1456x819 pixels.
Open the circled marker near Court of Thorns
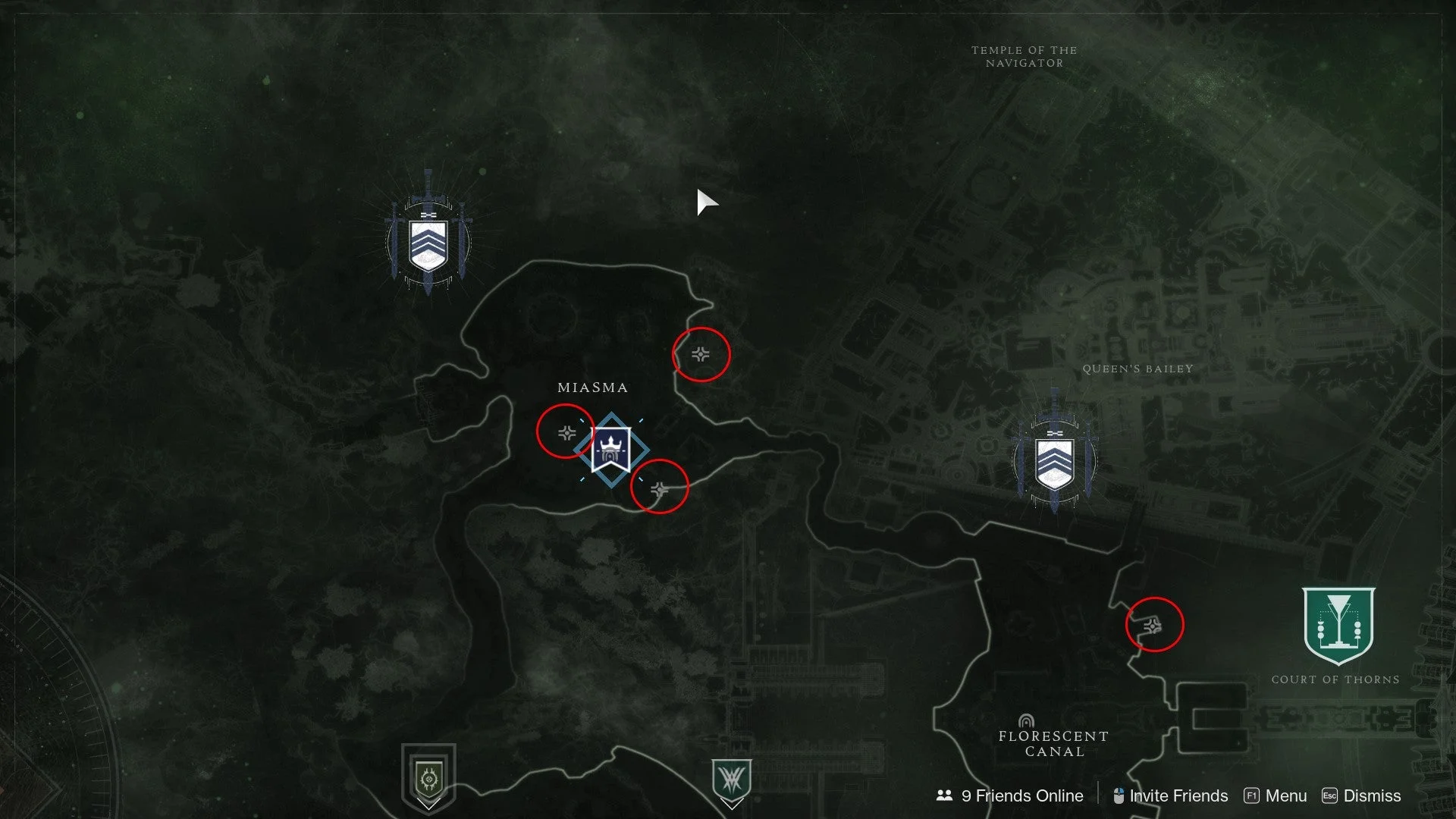tap(1153, 626)
